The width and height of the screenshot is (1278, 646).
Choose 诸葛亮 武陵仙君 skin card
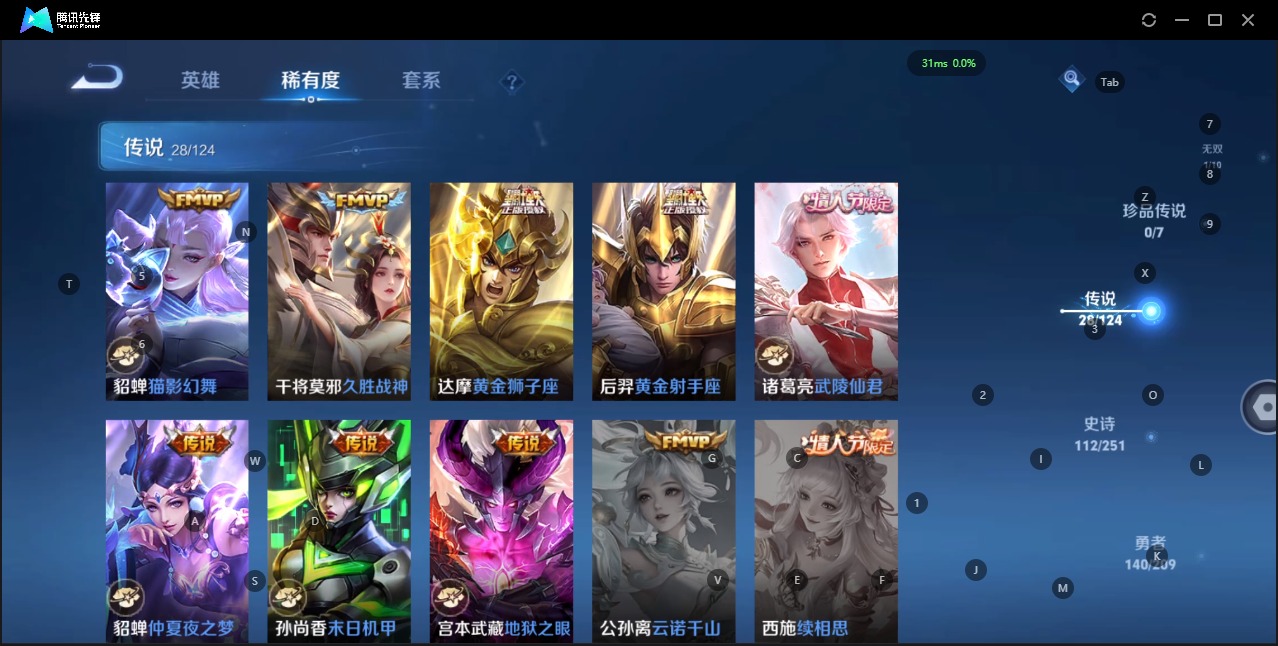click(825, 291)
